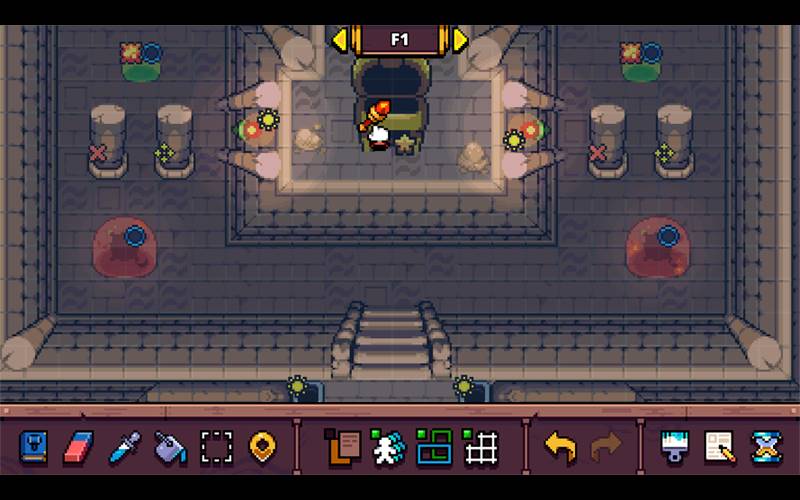The height and width of the screenshot is (500, 800).
Task: Go to the previous floor with the left arrow
Action: [x=340, y=40]
